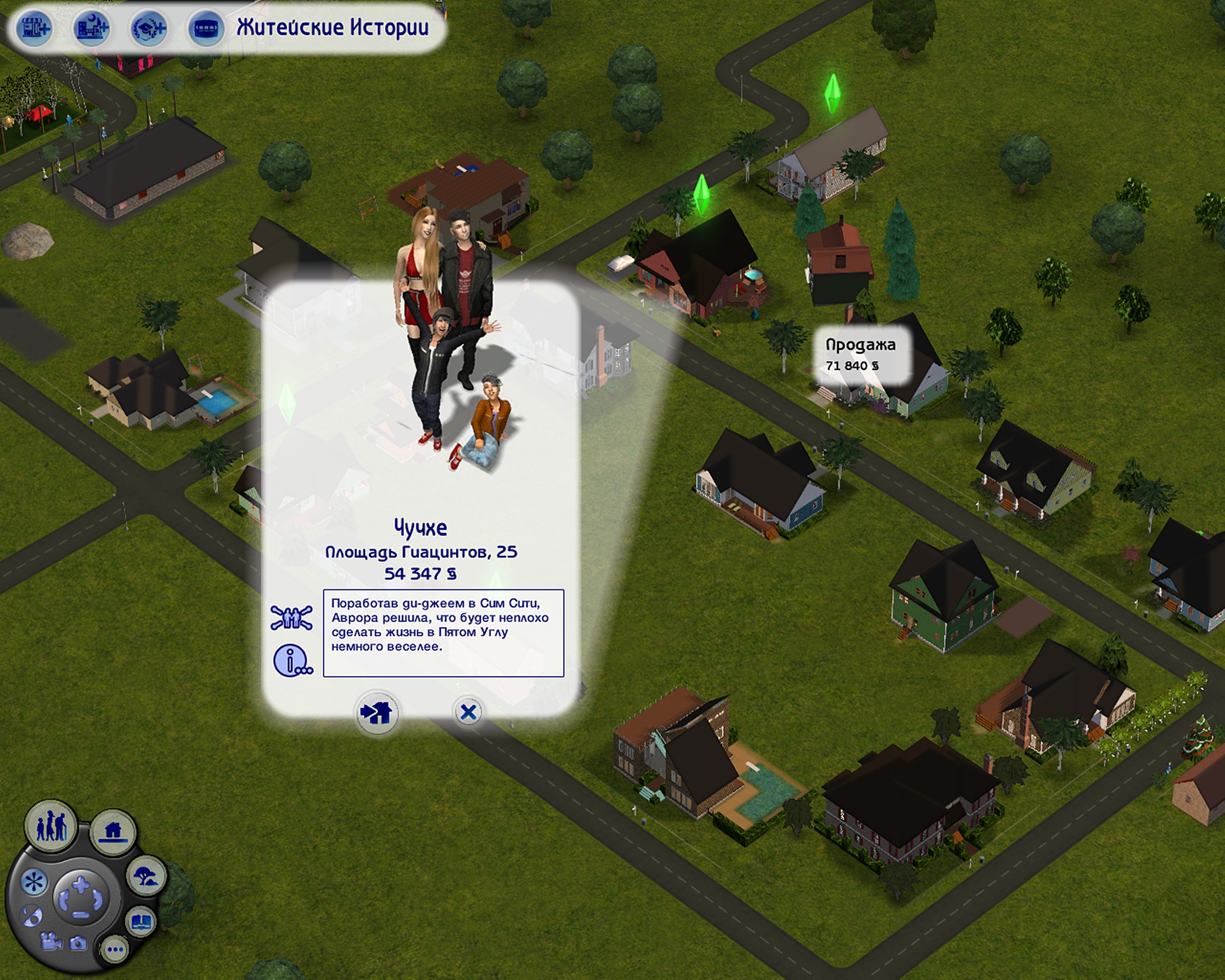The height and width of the screenshot is (980, 1225).
Task: Start video capture with the camcorder icon
Action: pyautogui.click(x=51, y=942)
